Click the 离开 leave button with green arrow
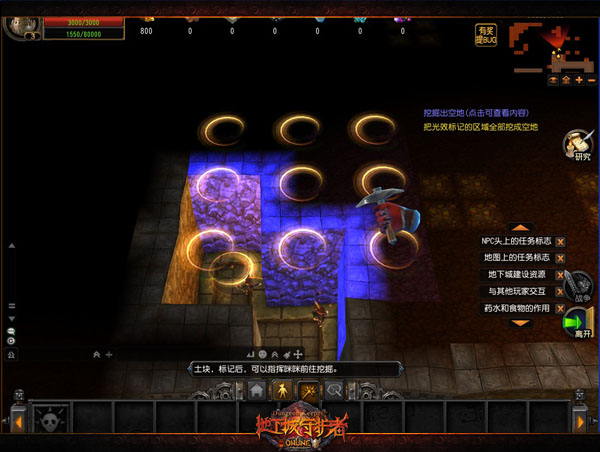The image size is (600, 452). click(x=578, y=323)
